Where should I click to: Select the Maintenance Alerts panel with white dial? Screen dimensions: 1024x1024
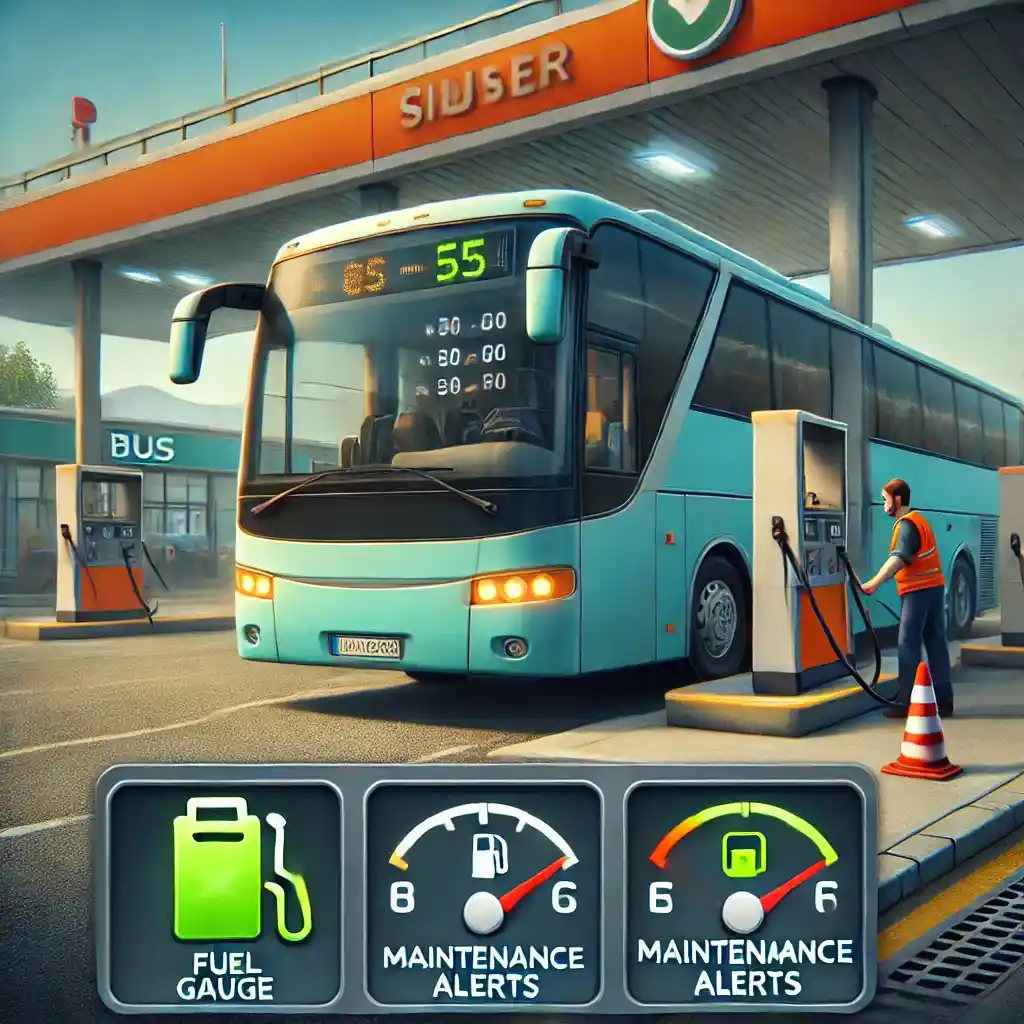click(483, 893)
